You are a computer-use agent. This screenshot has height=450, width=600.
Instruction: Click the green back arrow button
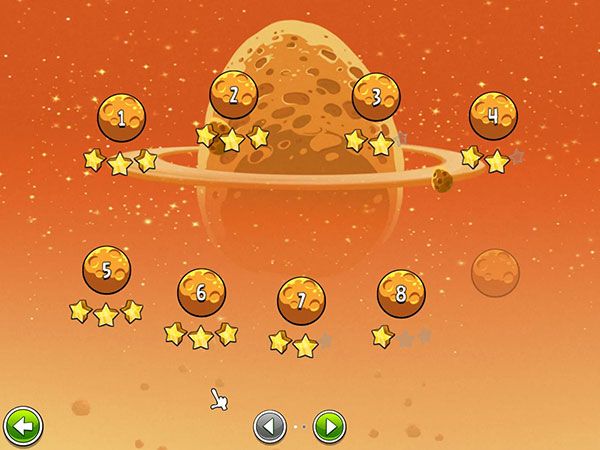(22, 427)
